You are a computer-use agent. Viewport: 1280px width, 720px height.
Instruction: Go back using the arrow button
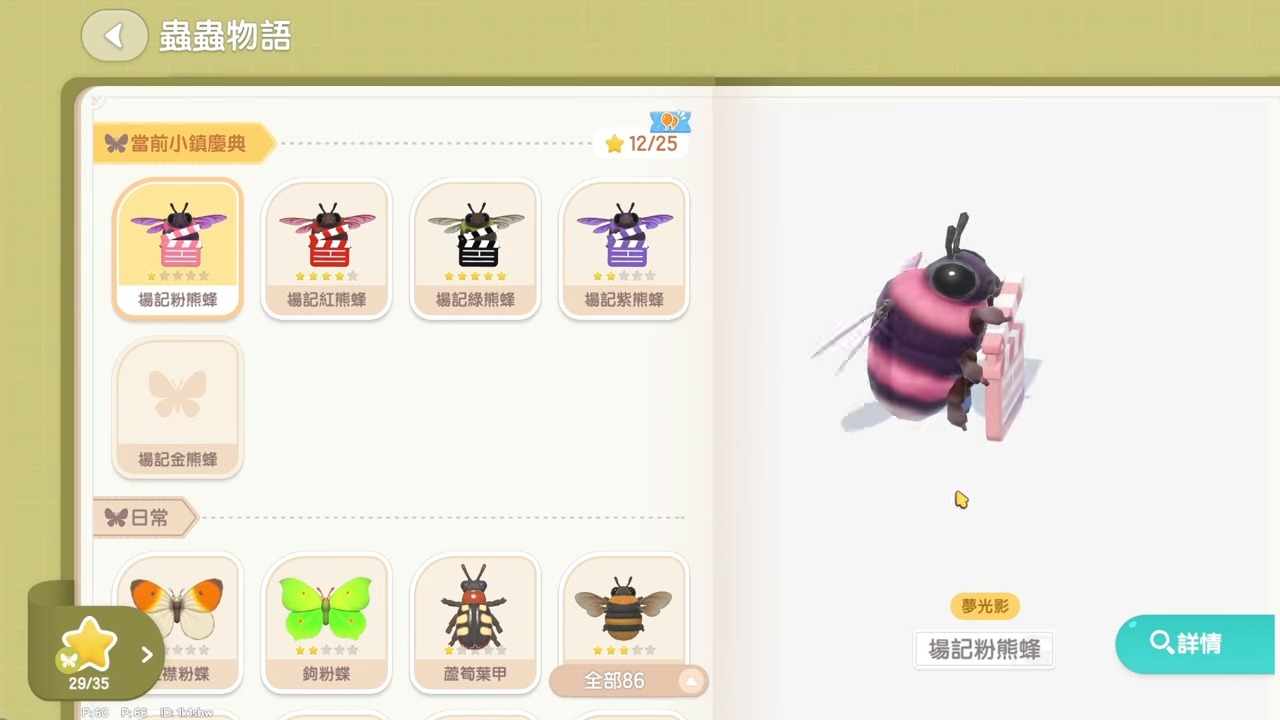point(114,36)
